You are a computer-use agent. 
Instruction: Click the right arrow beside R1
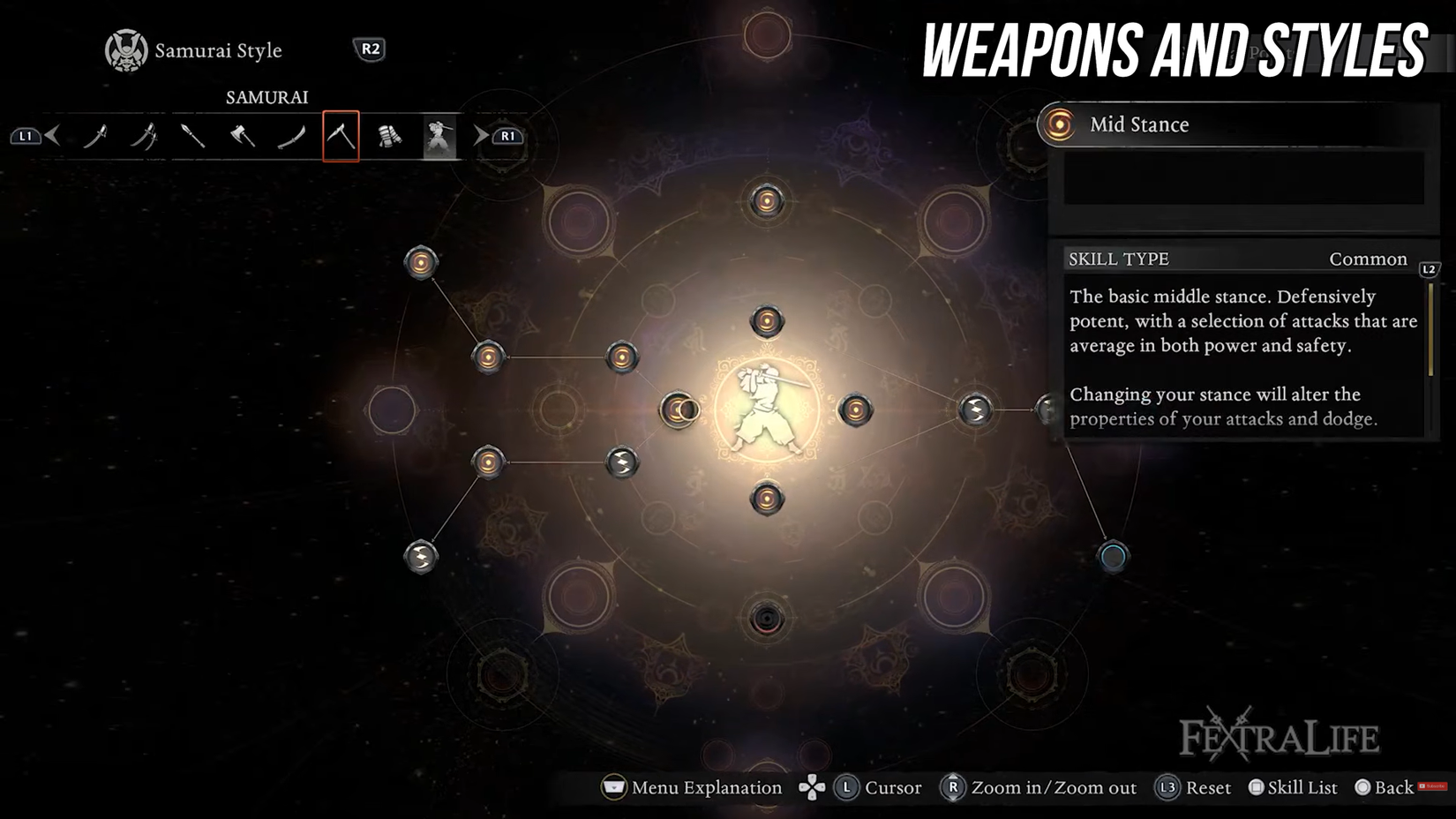click(x=479, y=136)
